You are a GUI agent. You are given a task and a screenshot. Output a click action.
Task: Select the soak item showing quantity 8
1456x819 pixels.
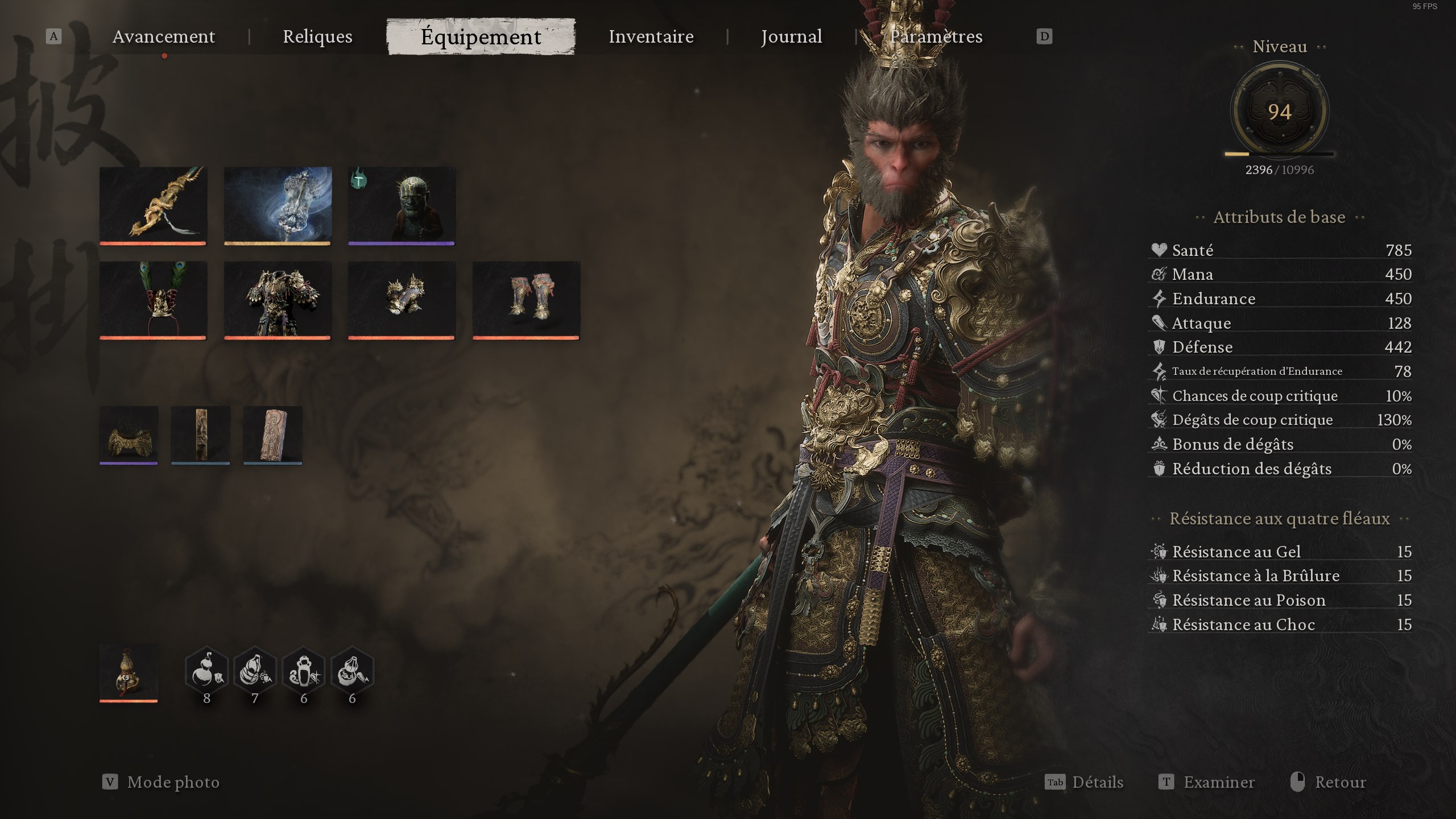pos(206,671)
